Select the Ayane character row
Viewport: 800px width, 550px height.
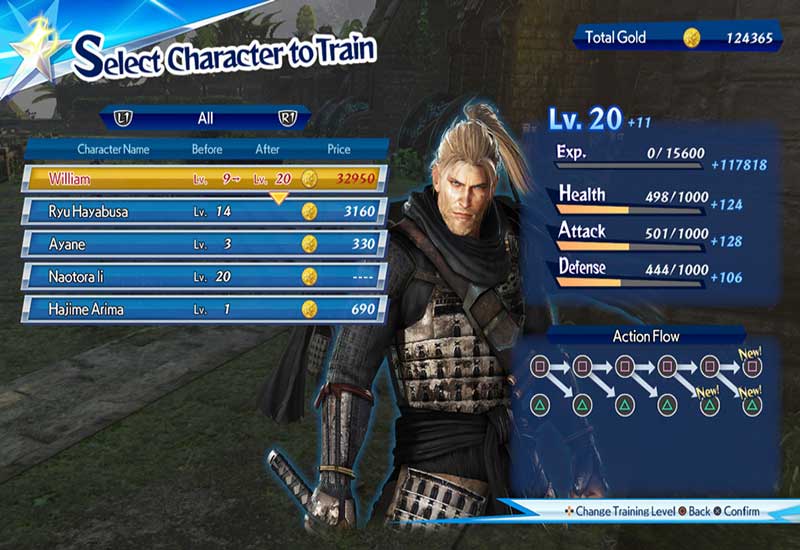point(200,244)
